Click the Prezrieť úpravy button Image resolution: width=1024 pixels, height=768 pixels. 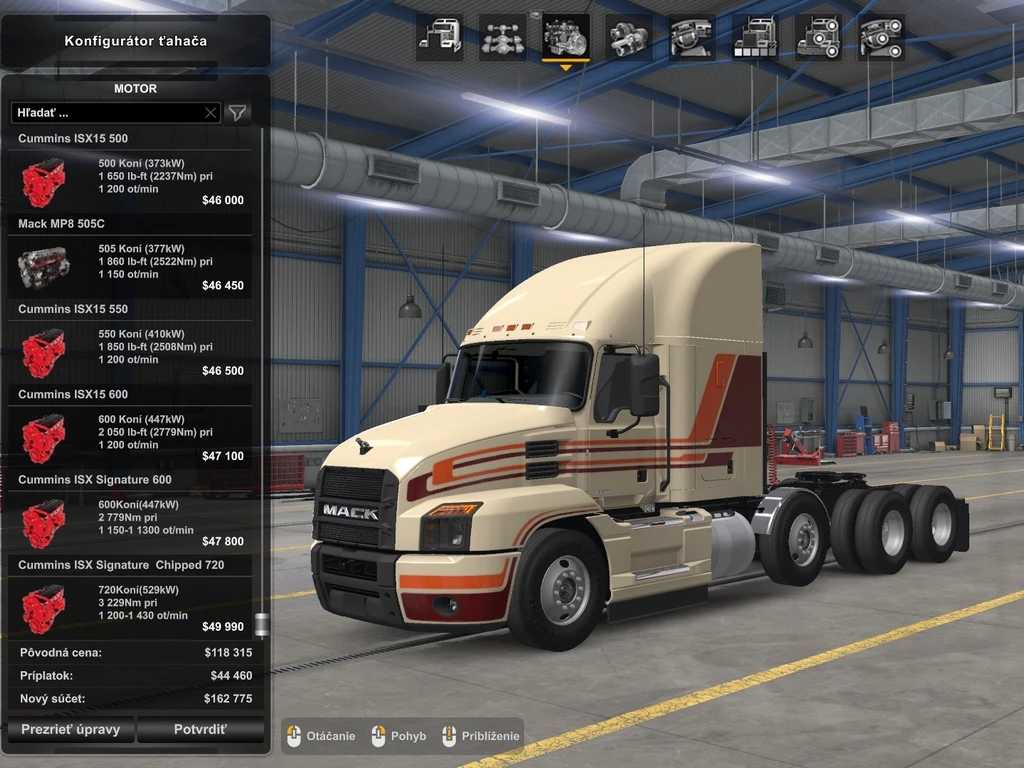70,729
